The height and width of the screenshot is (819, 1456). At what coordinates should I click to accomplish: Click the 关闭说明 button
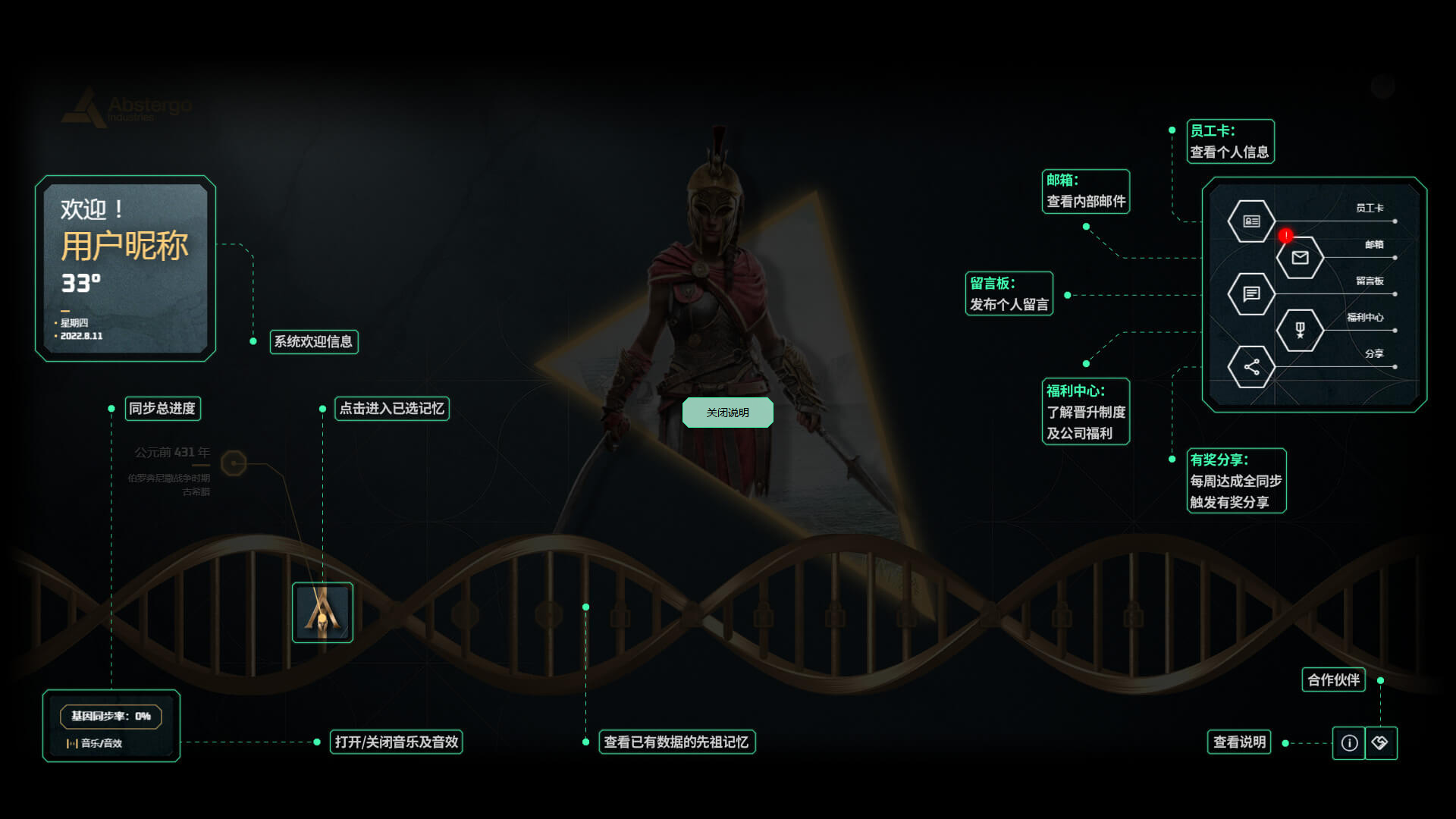pos(727,413)
